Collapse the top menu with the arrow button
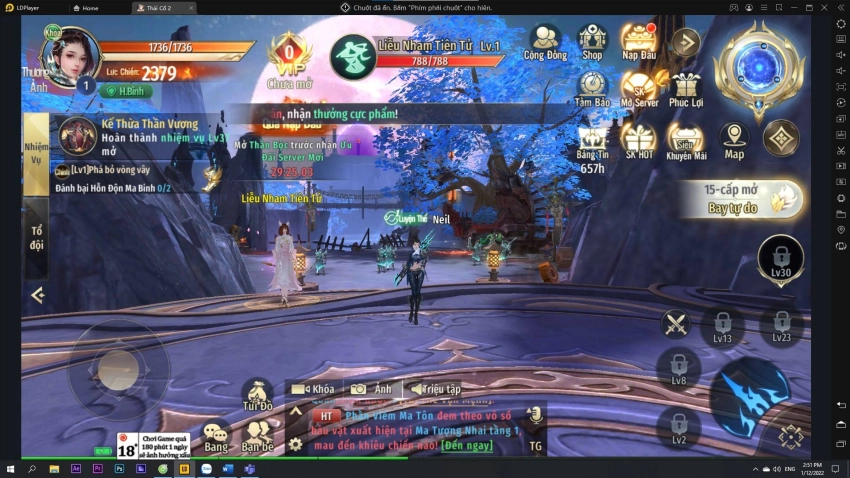This screenshot has height=478, width=850. 685,42
